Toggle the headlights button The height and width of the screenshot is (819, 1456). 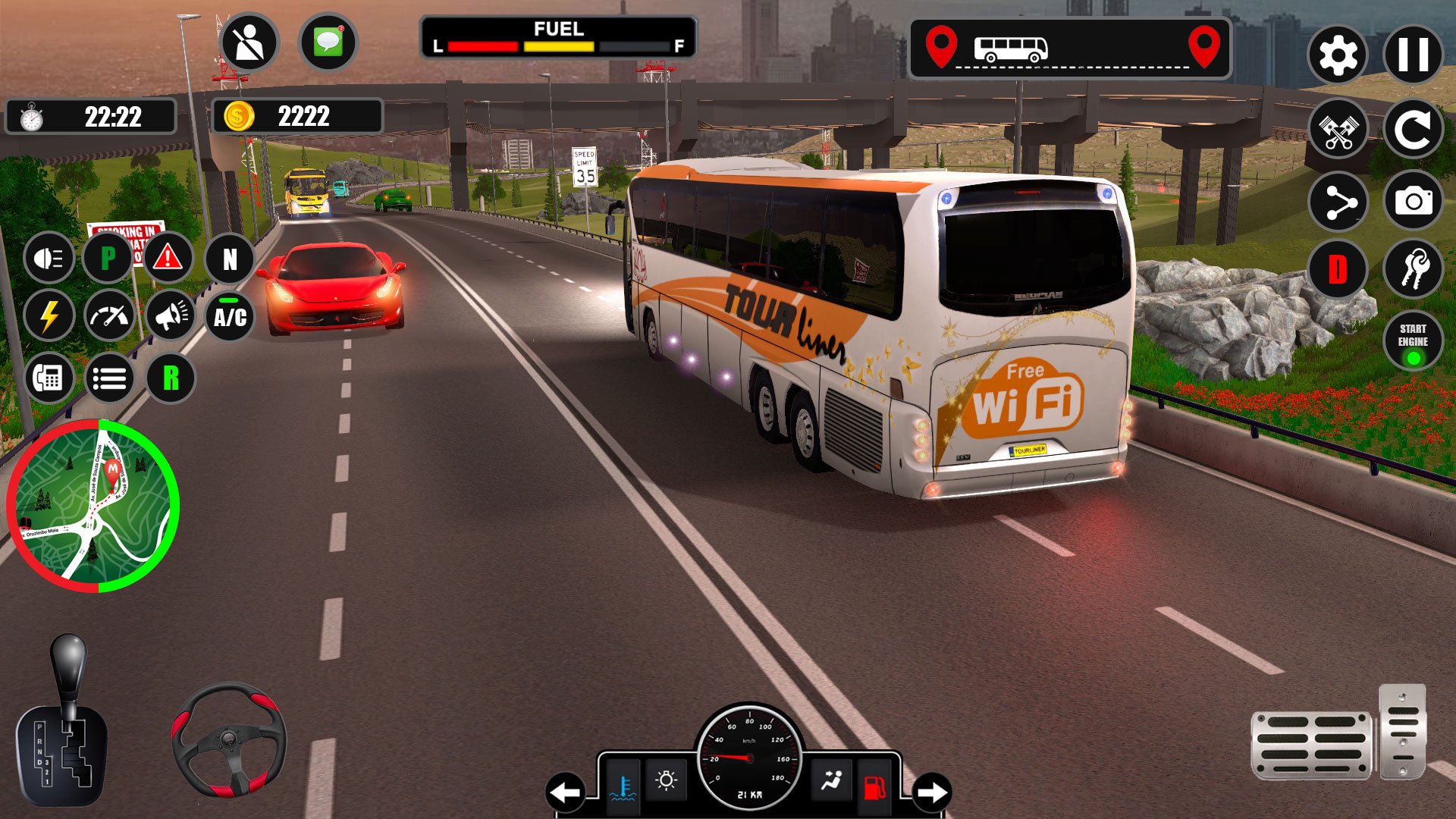(x=49, y=259)
